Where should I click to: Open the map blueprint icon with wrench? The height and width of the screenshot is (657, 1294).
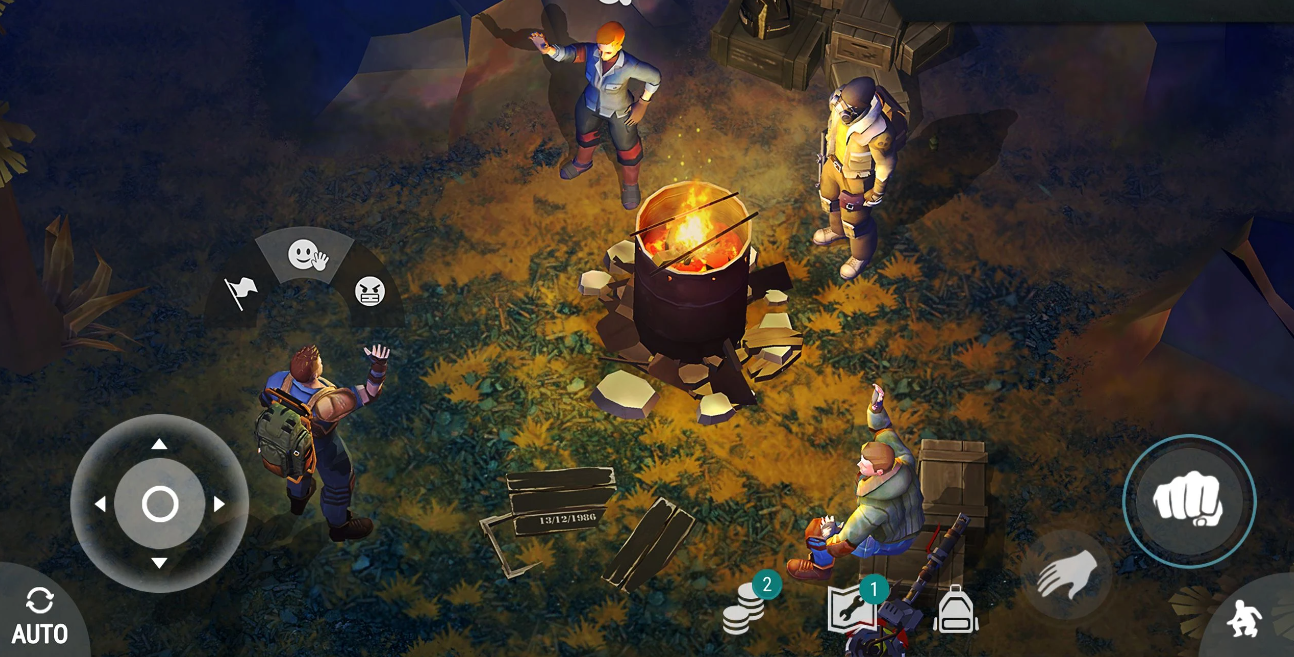pos(853,609)
